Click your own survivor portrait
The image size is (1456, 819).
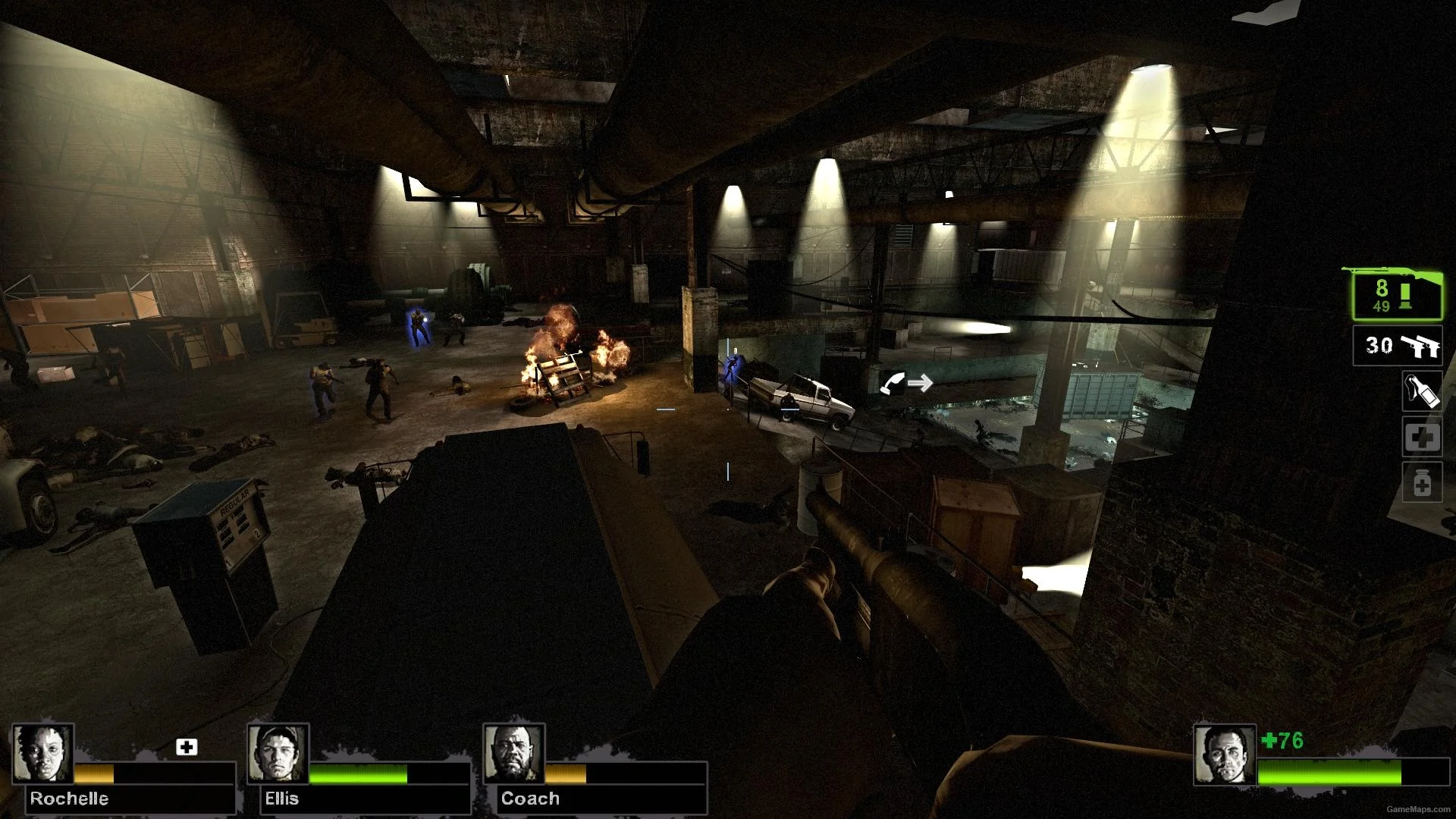(x=1225, y=755)
